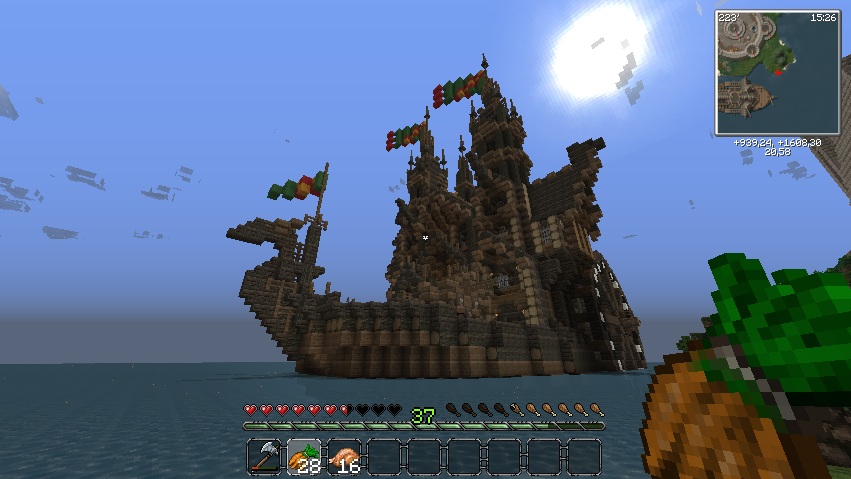Choose the cooked chicken stack of 16
Screen dimensions: 851x479
pyautogui.click(x=345, y=456)
